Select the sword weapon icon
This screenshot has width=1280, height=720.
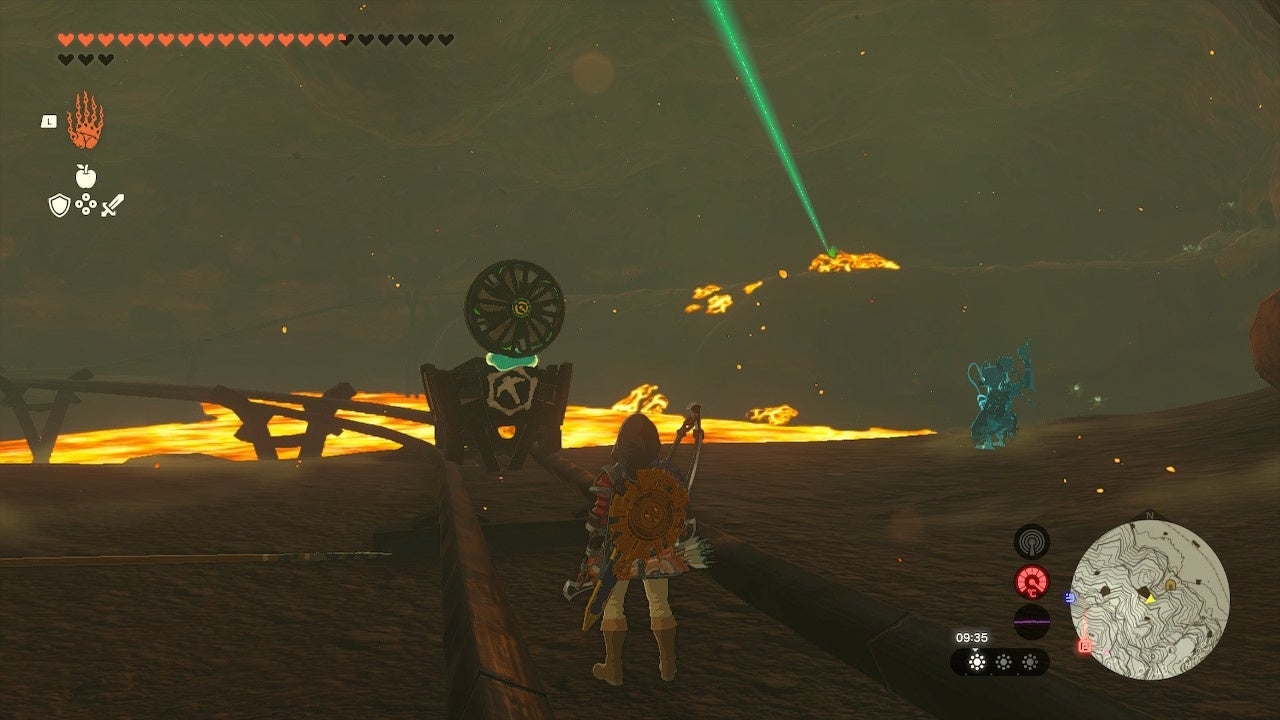click(113, 203)
